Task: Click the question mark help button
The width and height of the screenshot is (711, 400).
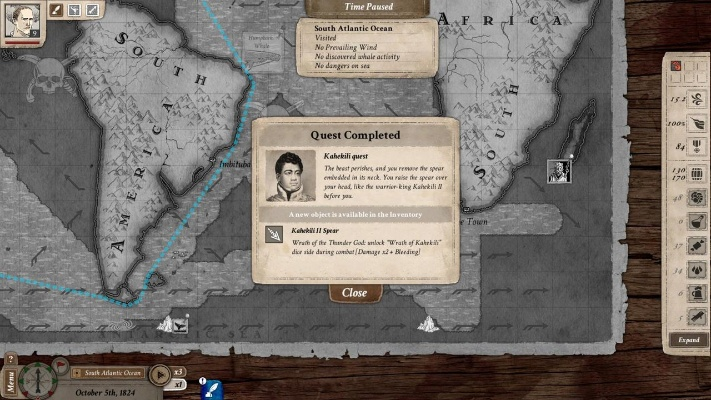Action: 10,358
